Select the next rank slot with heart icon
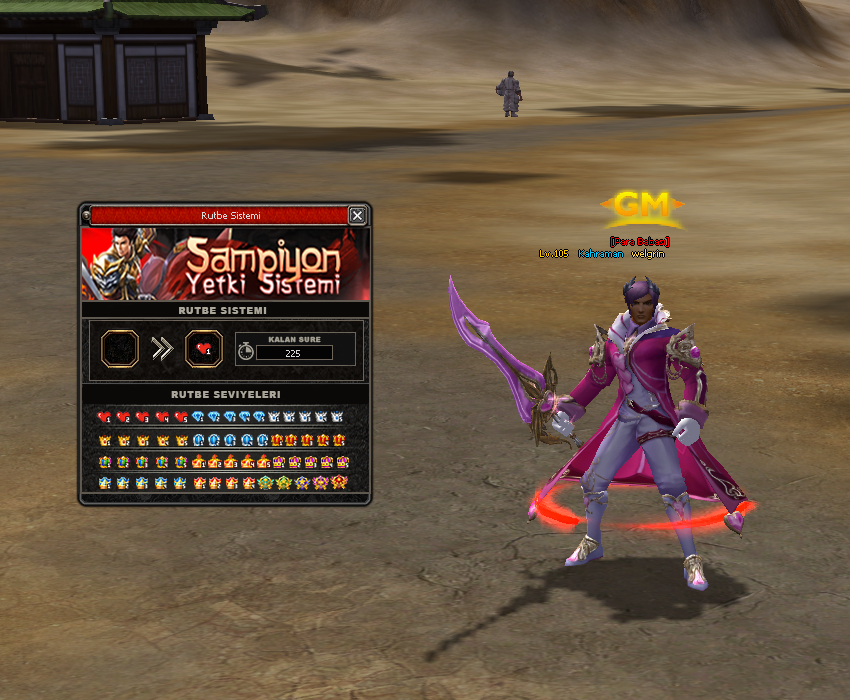 pos(204,349)
